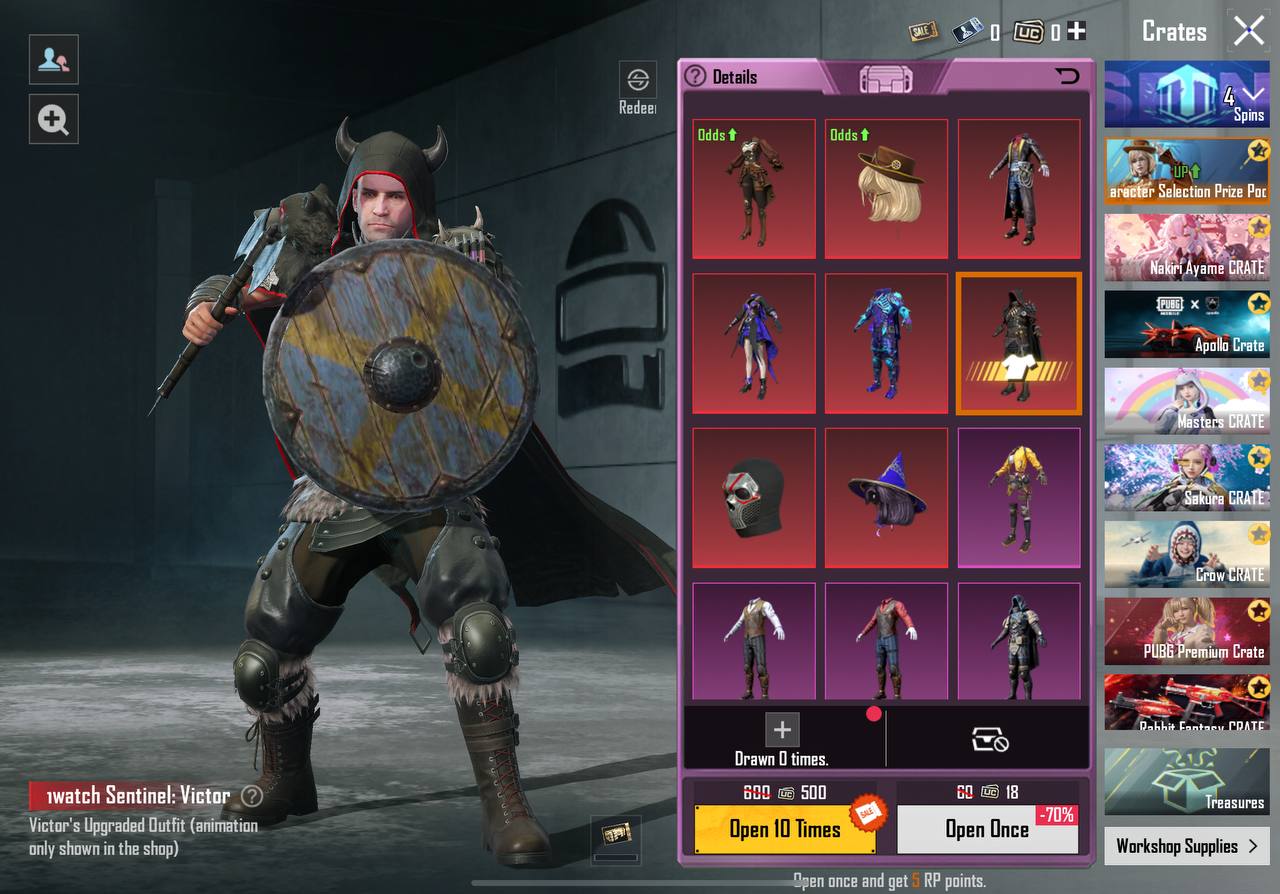1280x894 pixels.
Task: Open 10 crates for 500 UC
Action: (x=784, y=829)
